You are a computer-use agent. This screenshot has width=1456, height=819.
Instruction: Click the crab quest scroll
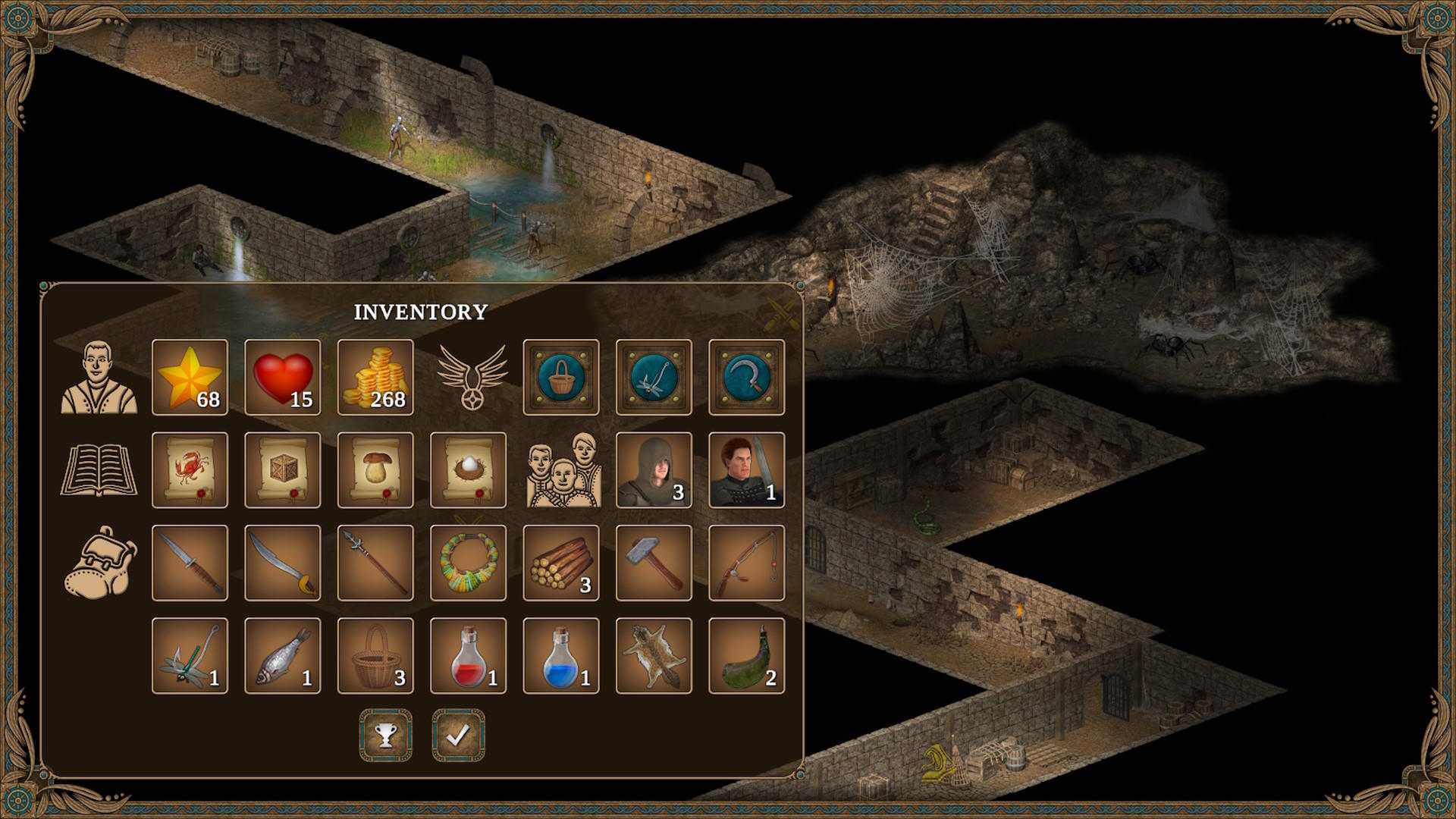pyautogui.click(x=190, y=470)
